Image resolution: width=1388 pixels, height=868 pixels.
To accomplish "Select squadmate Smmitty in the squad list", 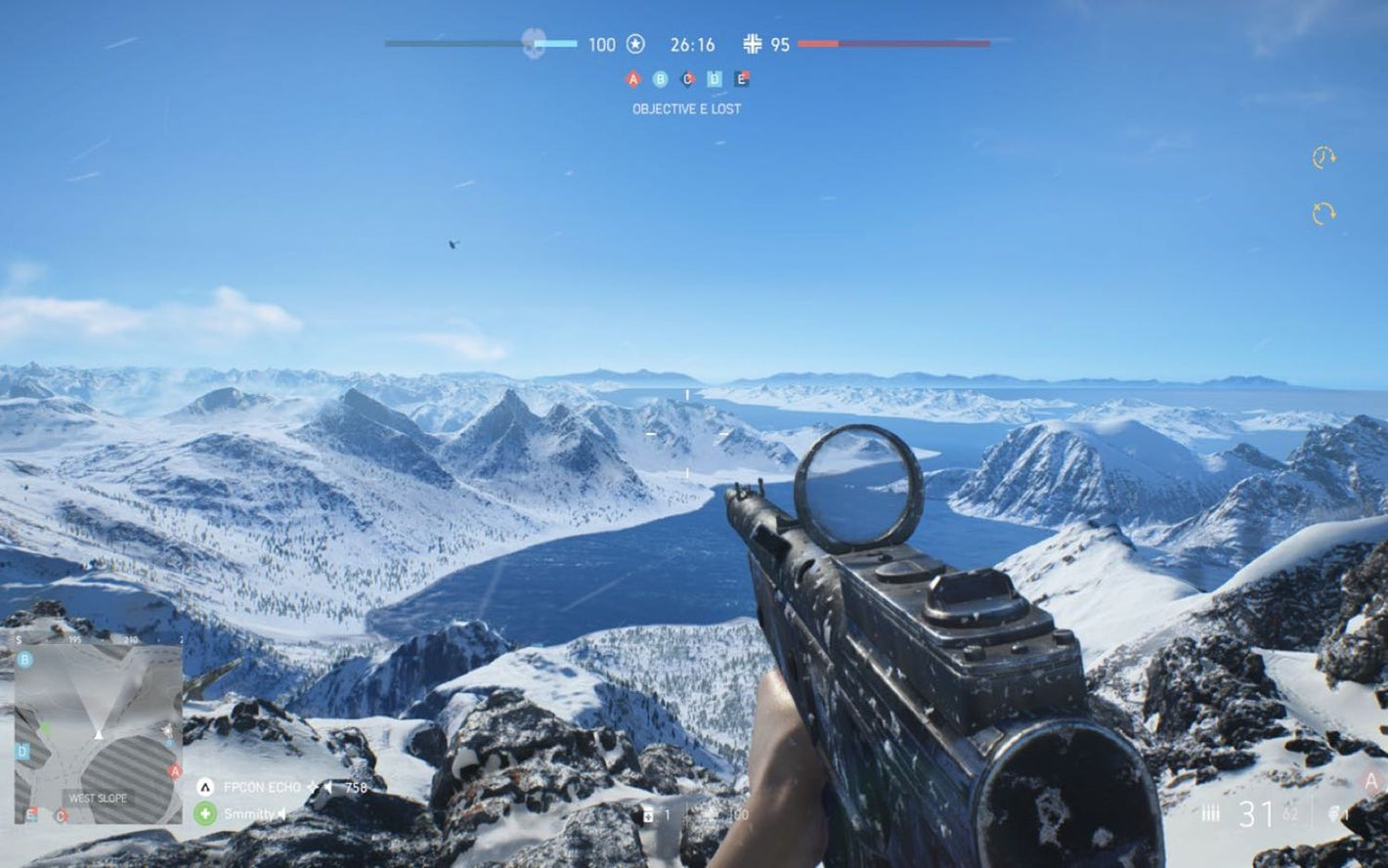I will (x=248, y=813).
